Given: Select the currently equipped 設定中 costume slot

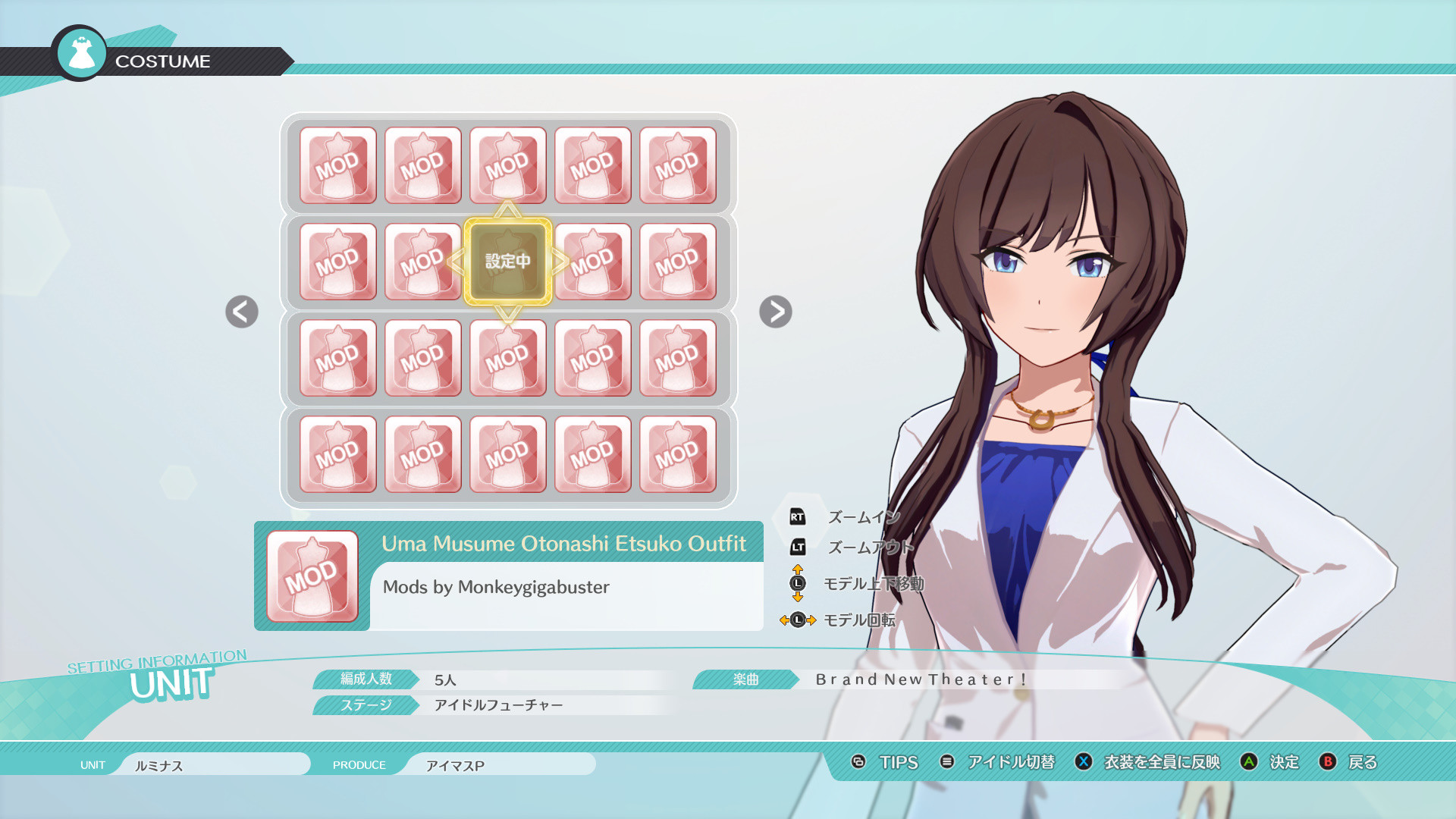Looking at the screenshot, I should (508, 262).
